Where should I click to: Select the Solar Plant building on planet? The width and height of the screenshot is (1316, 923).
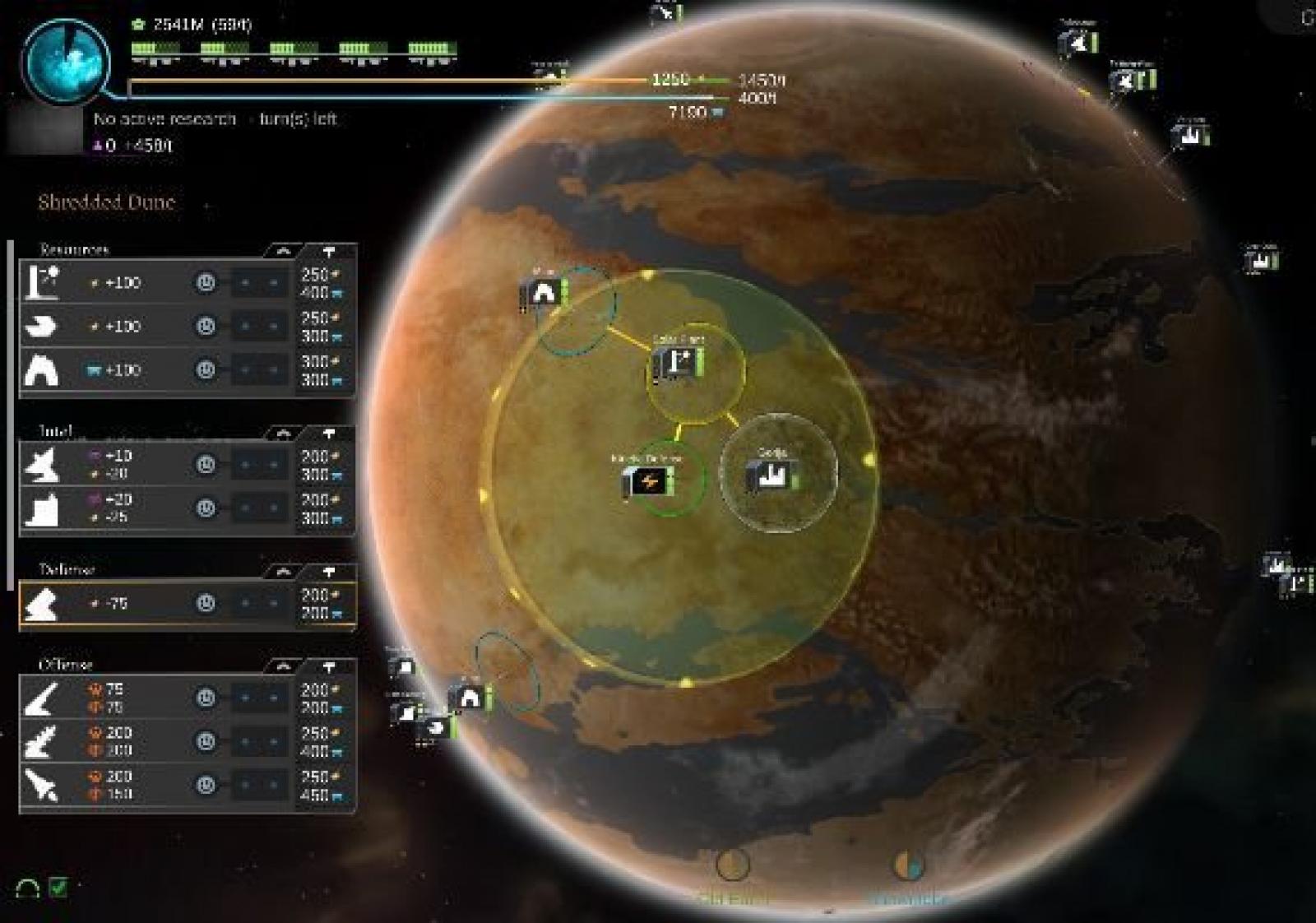point(678,362)
